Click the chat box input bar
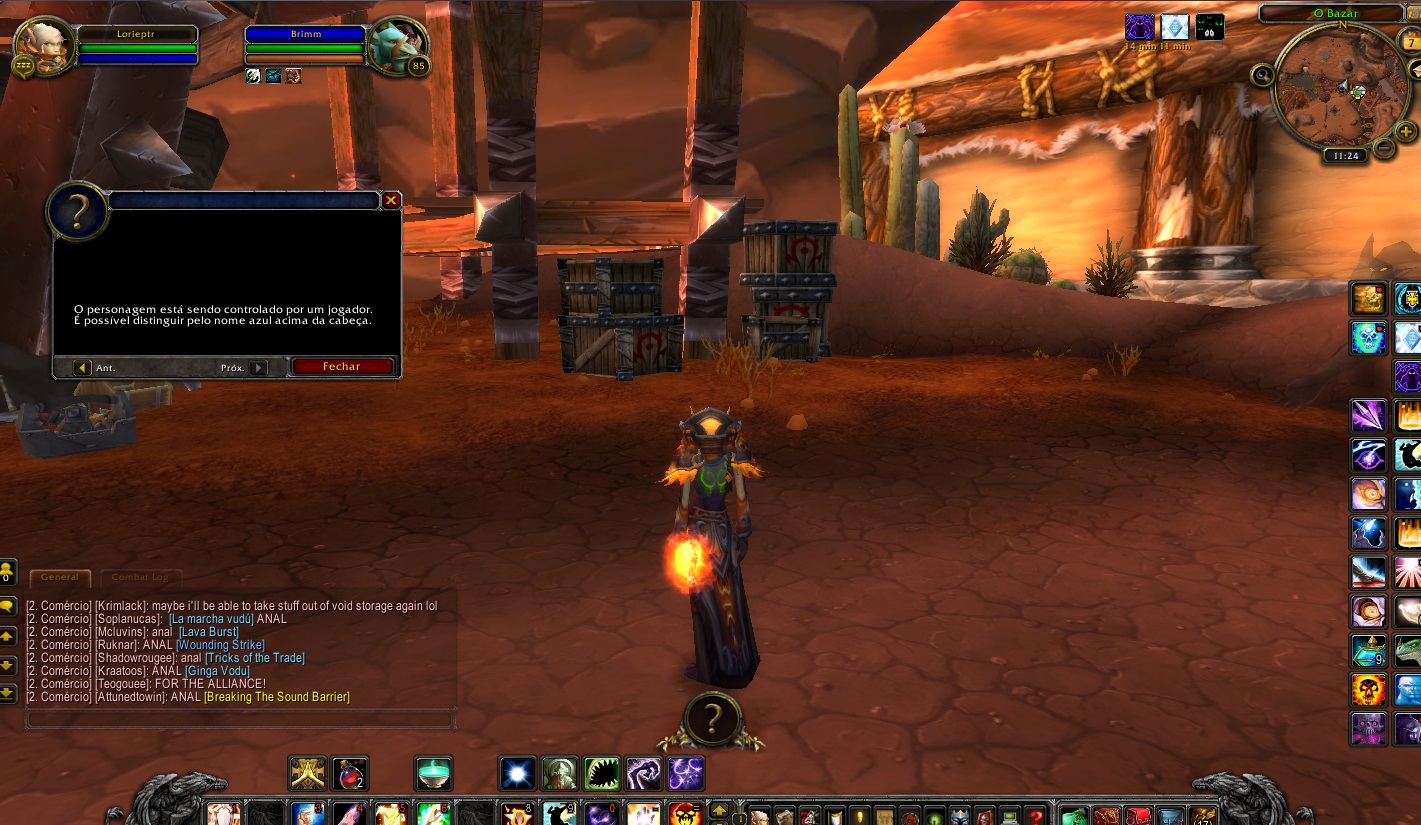 (x=240, y=719)
